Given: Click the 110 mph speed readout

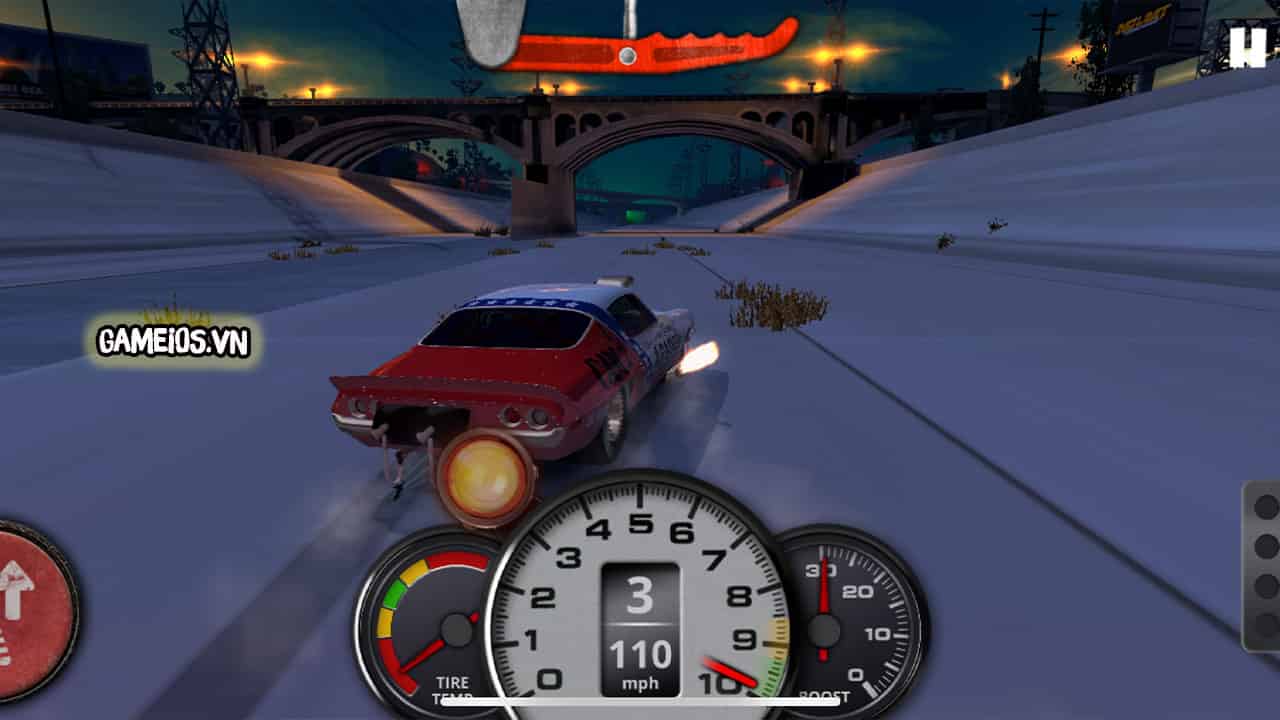Looking at the screenshot, I should pyautogui.click(x=640, y=657).
